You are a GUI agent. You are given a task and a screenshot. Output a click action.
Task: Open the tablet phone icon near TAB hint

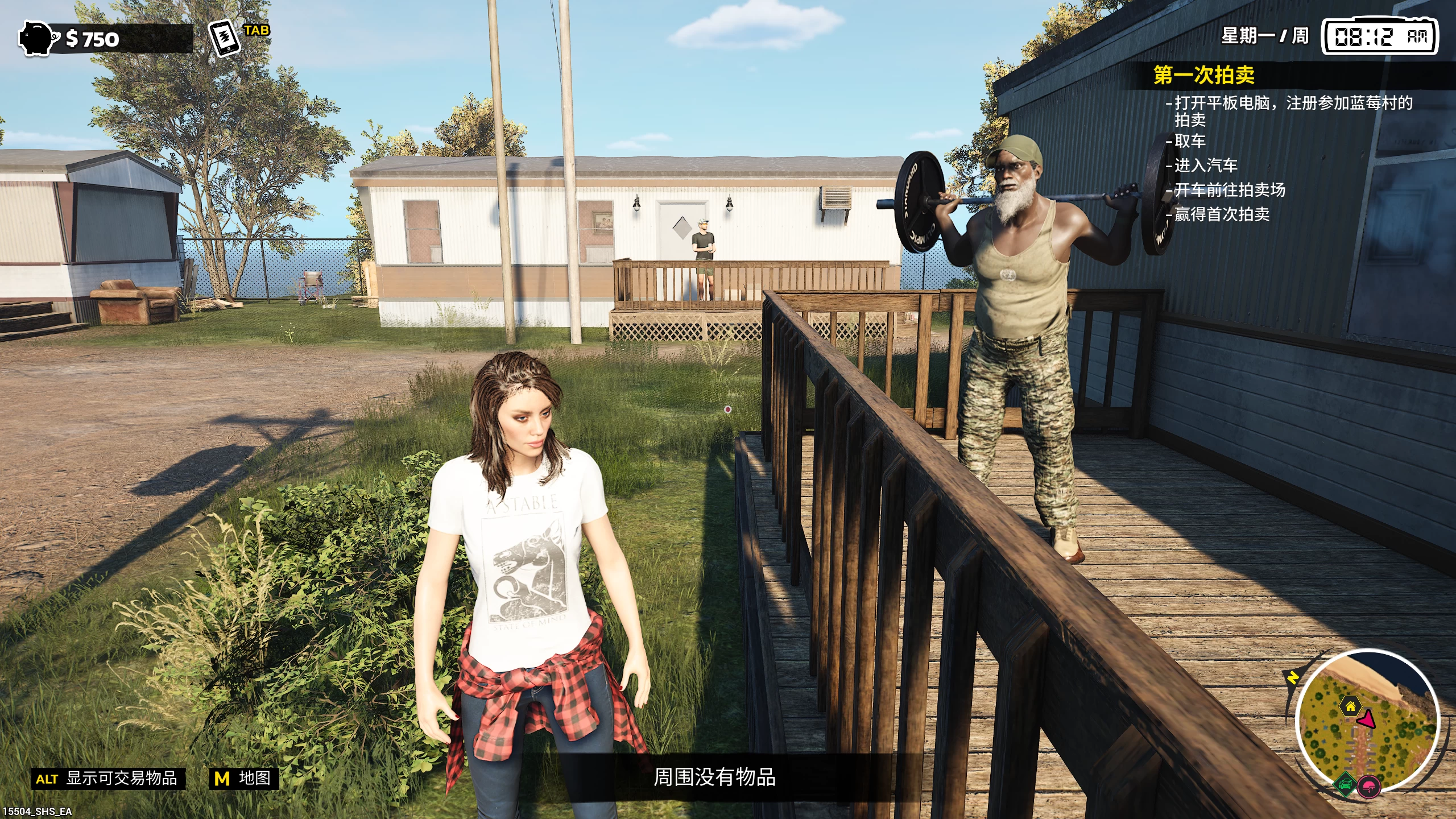(x=224, y=38)
